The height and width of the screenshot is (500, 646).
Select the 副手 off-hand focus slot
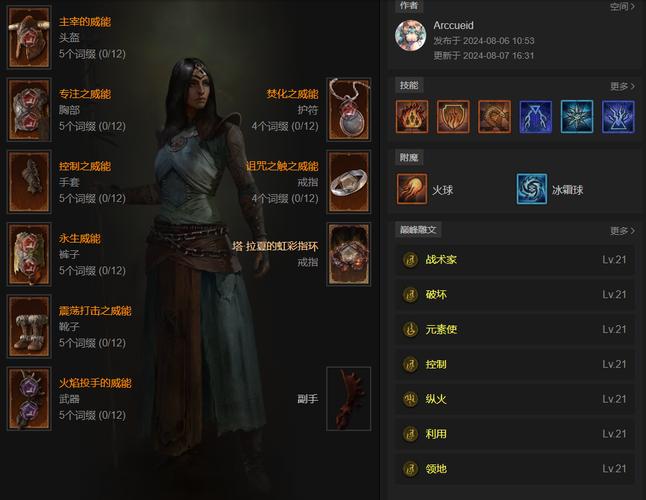click(x=349, y=398)
